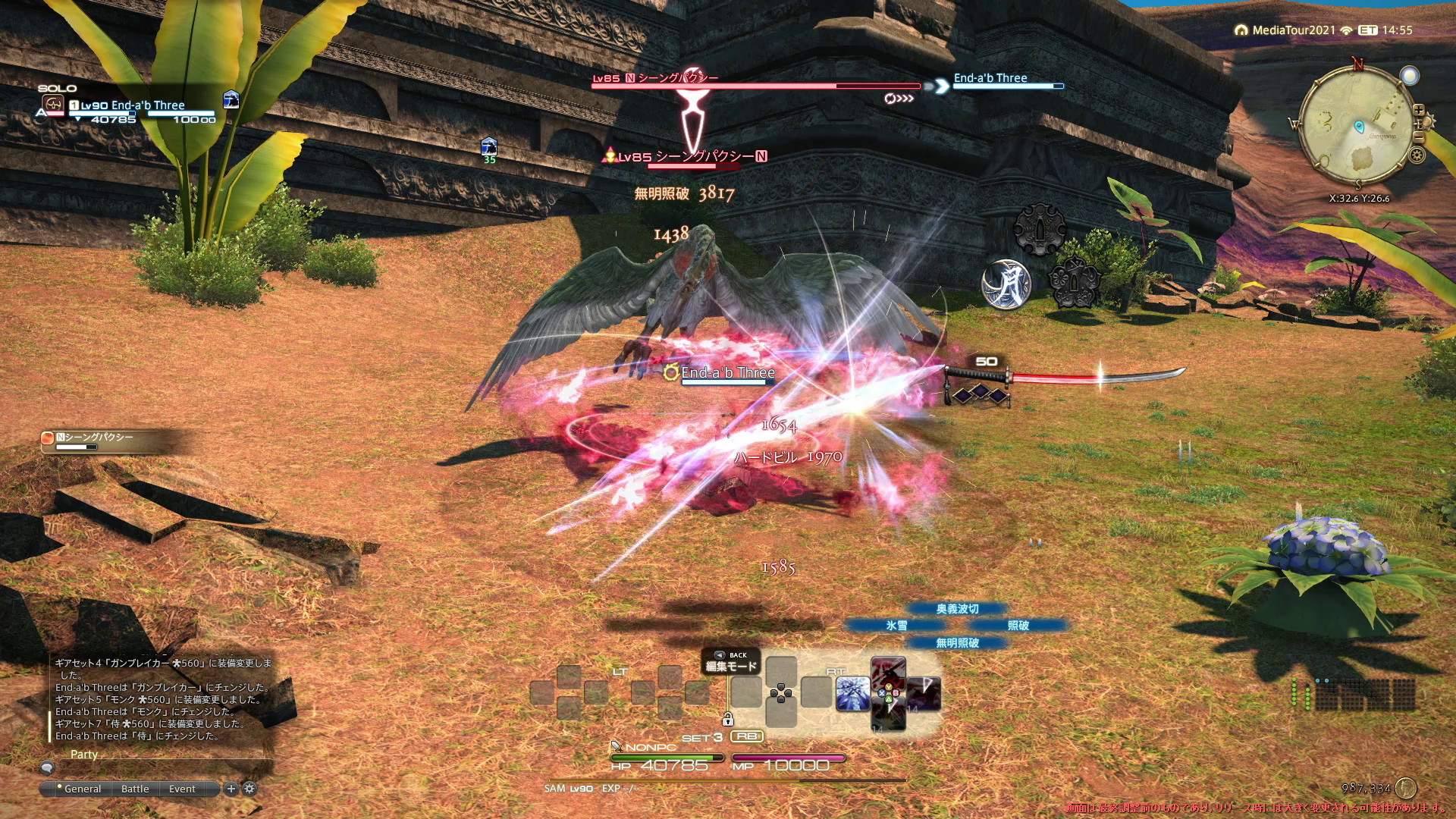Activate the blue ice slash ability

point(852,694)
